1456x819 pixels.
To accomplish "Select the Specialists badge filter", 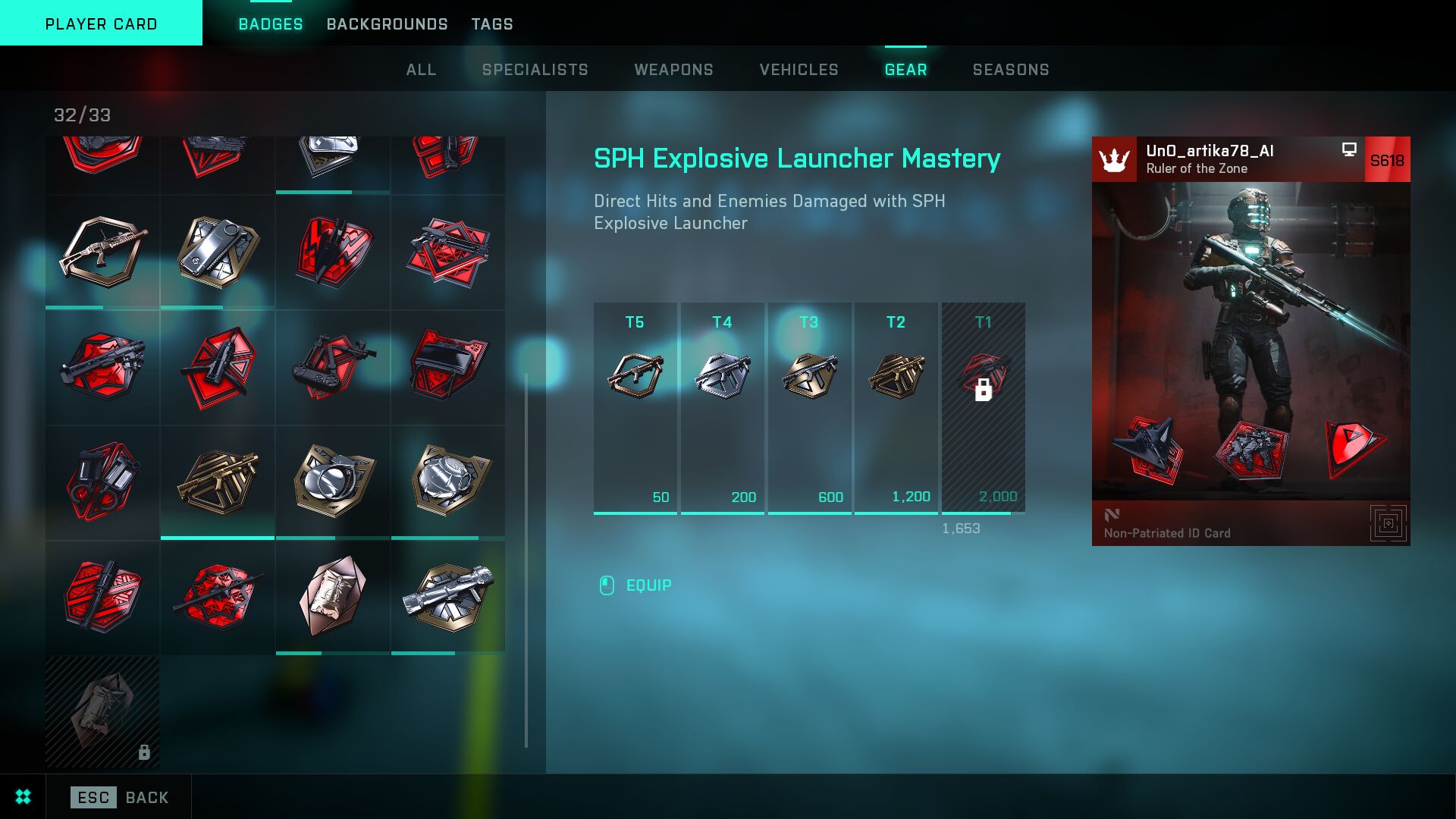I will (x=535, y=70).
